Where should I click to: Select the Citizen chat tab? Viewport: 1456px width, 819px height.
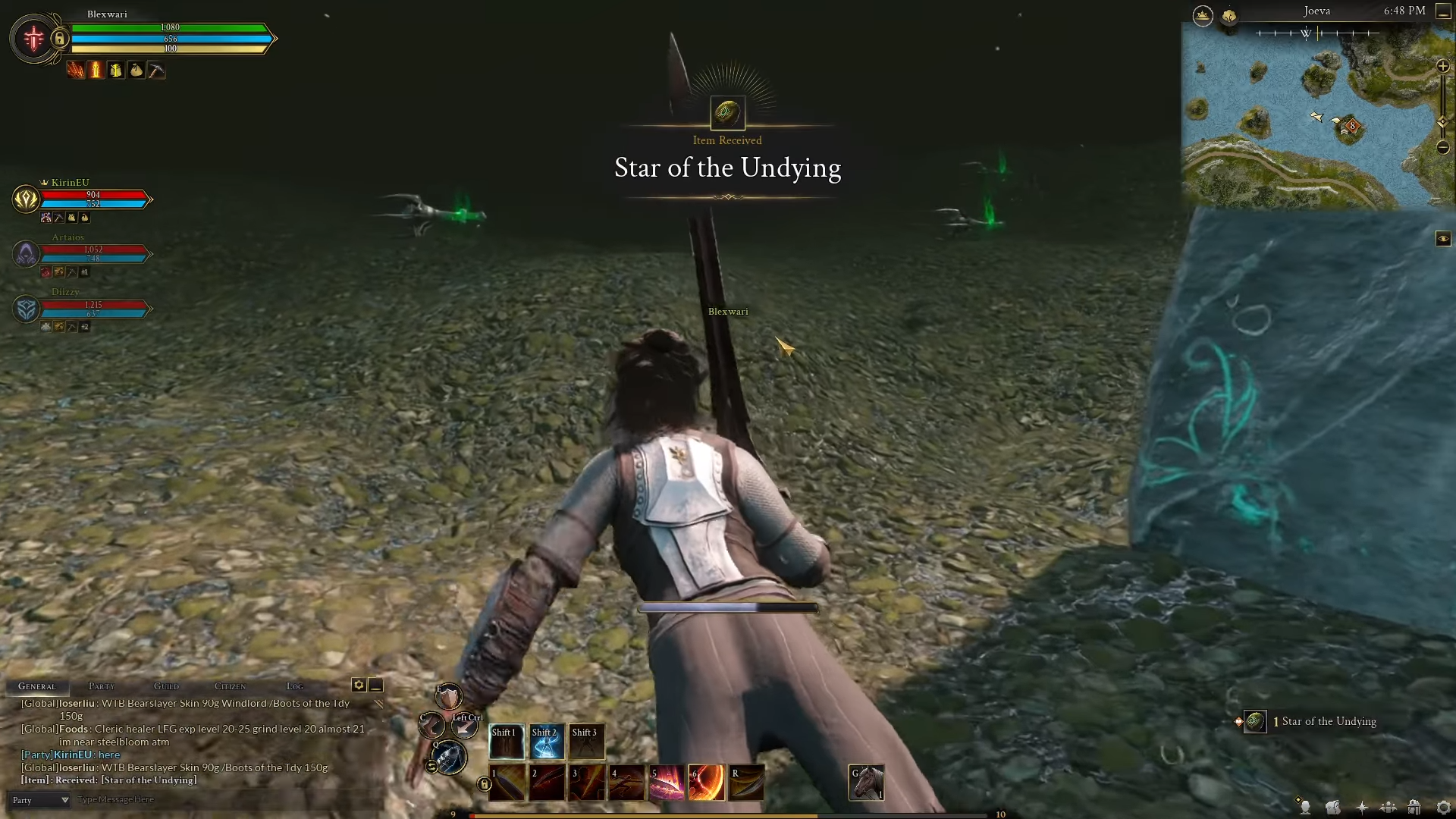point(230,686)
